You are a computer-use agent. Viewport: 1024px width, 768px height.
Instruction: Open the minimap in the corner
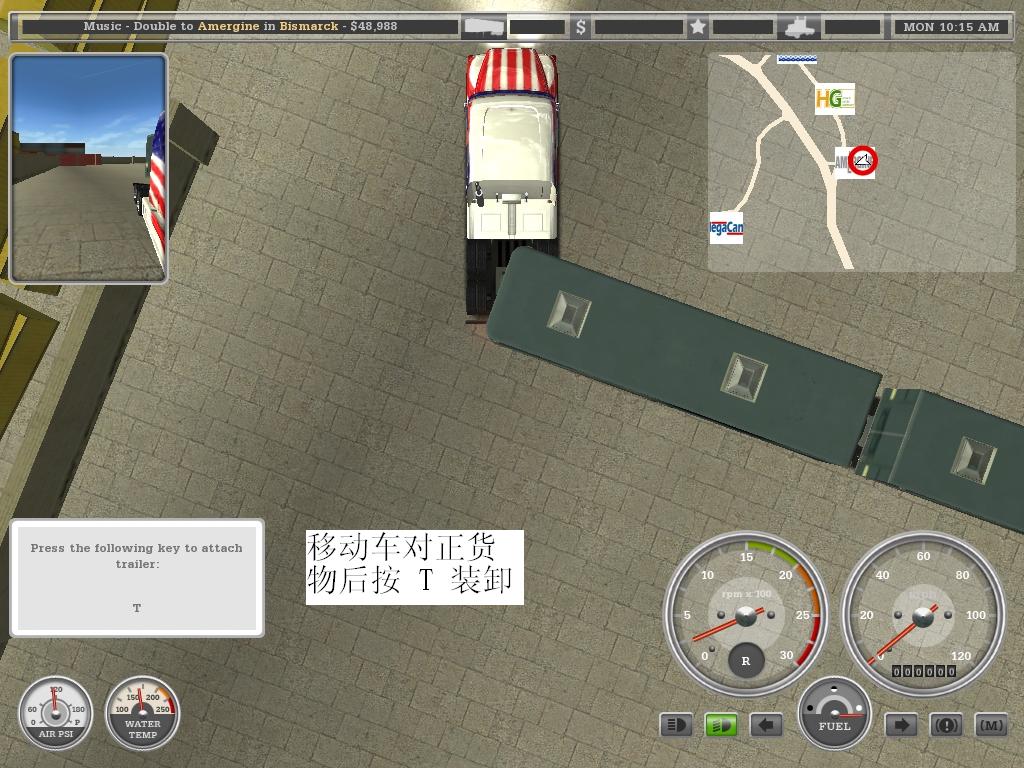[860, 162]
